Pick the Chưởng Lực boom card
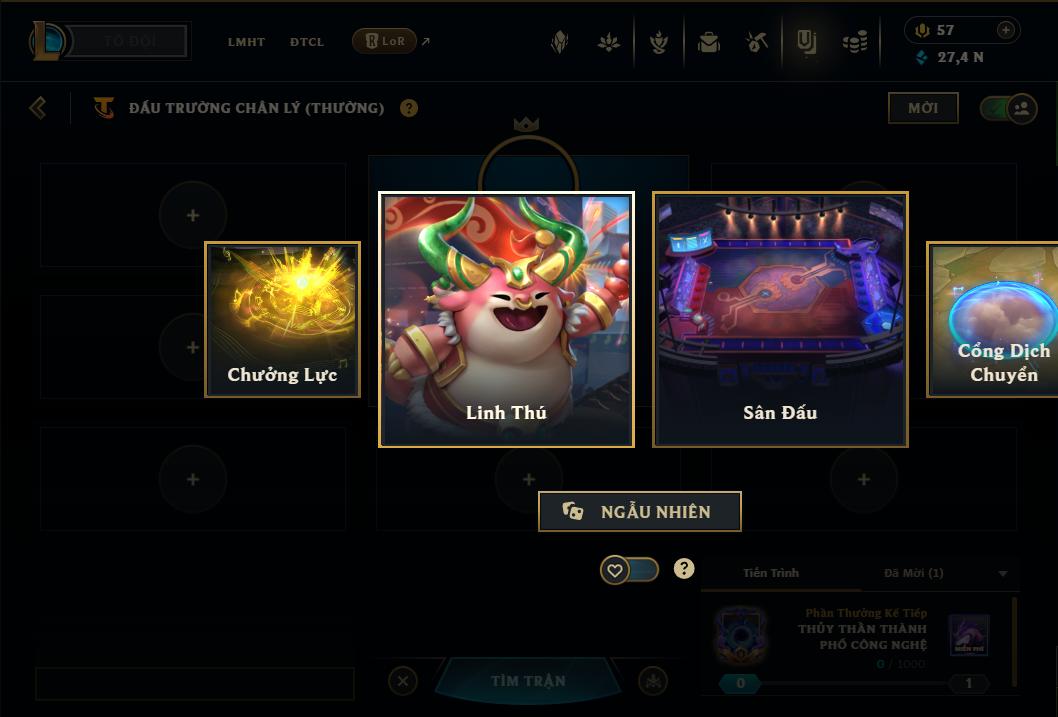The height and width of the screenshot is (717, 1058). [282, 319]
